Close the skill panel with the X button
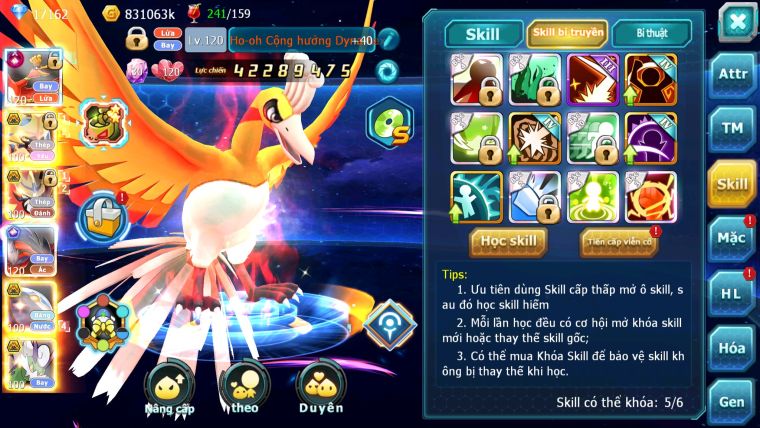 [x=737, y=22]
